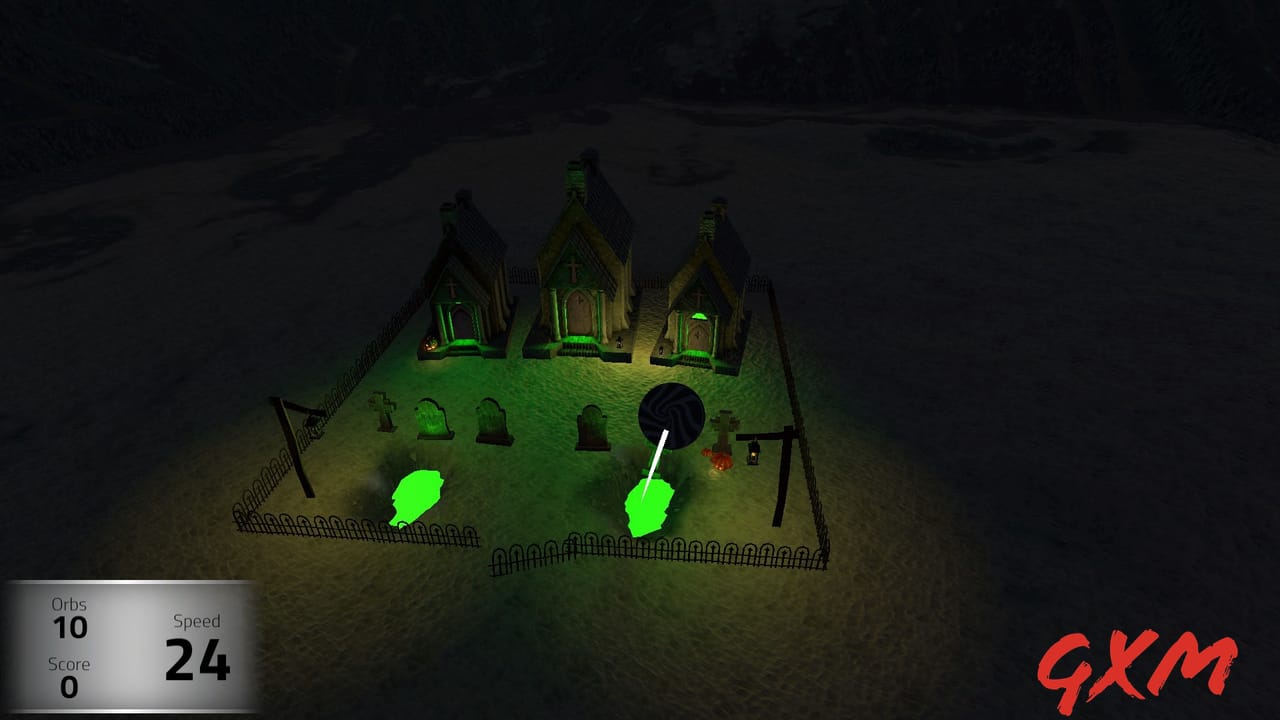Click the rounded tombstone left of the vortex

tap(591, 423)
